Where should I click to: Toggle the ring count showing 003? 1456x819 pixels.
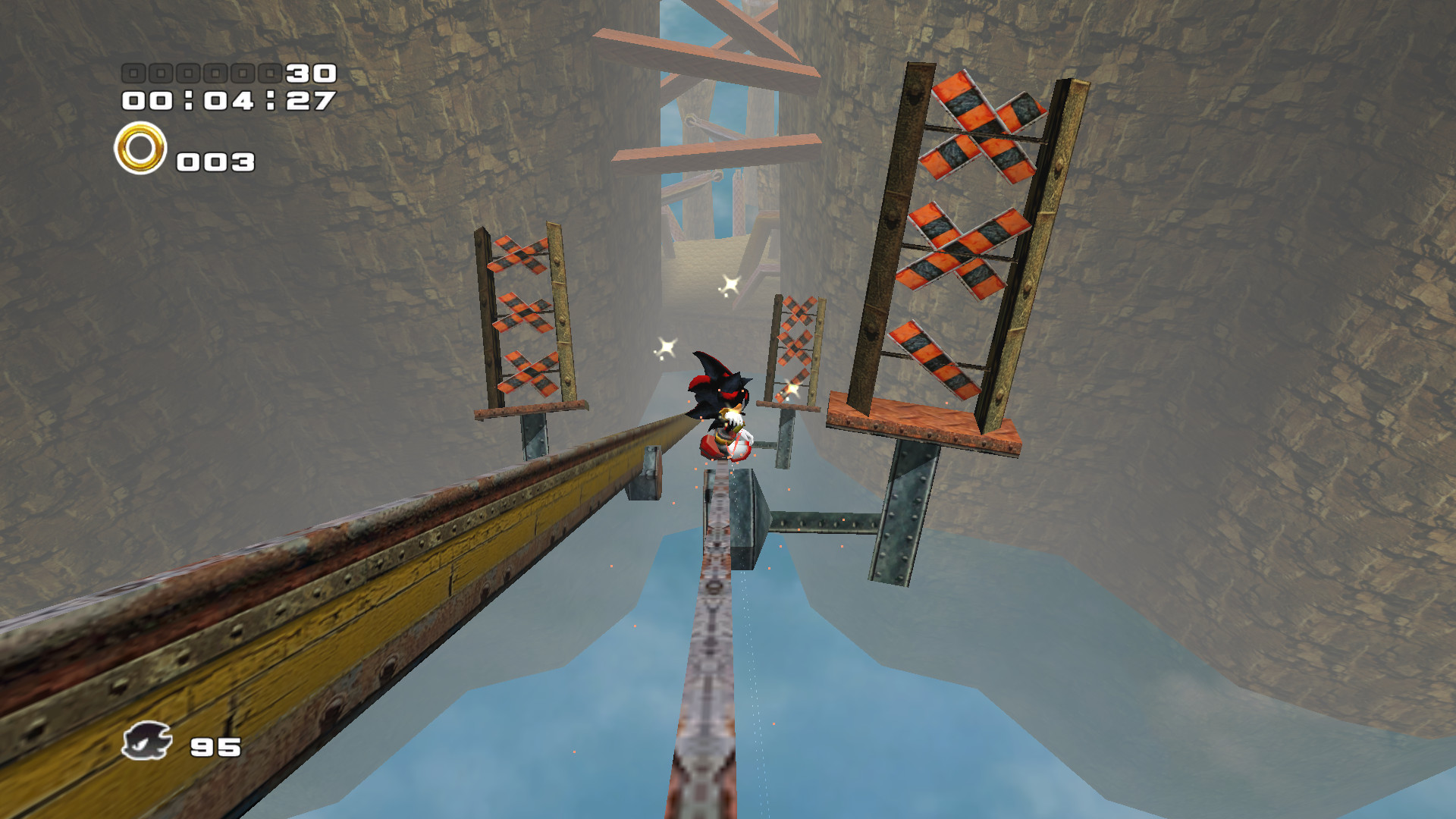pos(215,161)
